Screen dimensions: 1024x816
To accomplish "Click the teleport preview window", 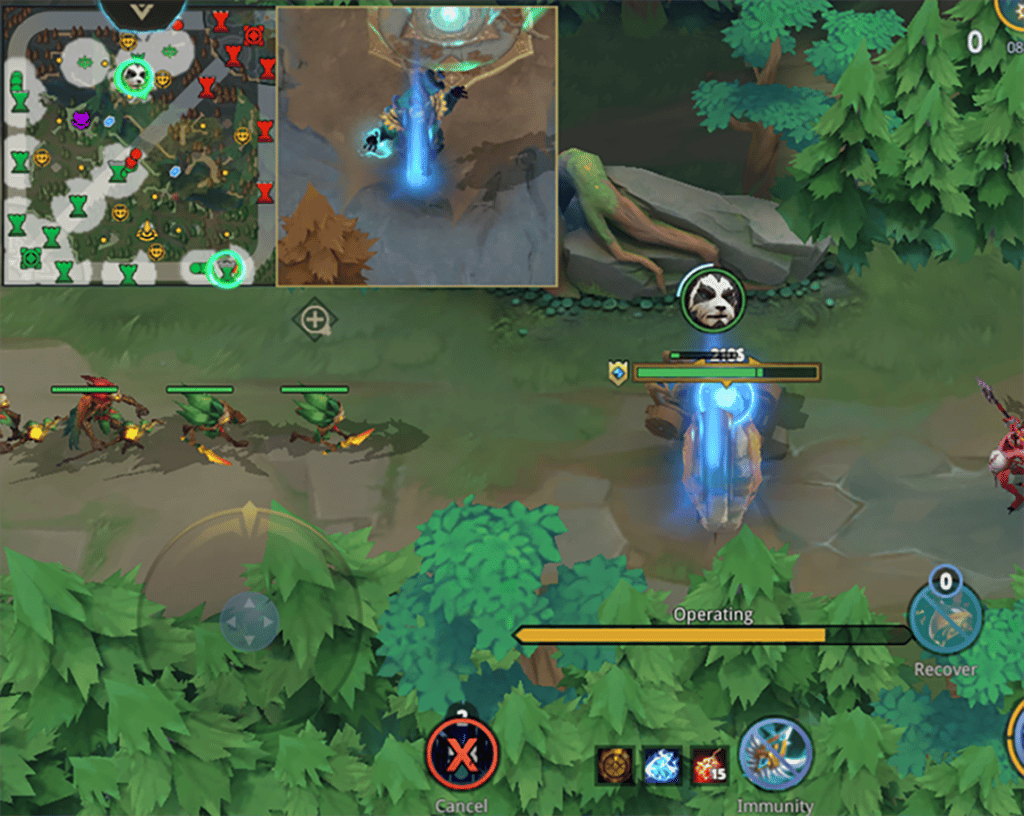I will click(417, 147).
